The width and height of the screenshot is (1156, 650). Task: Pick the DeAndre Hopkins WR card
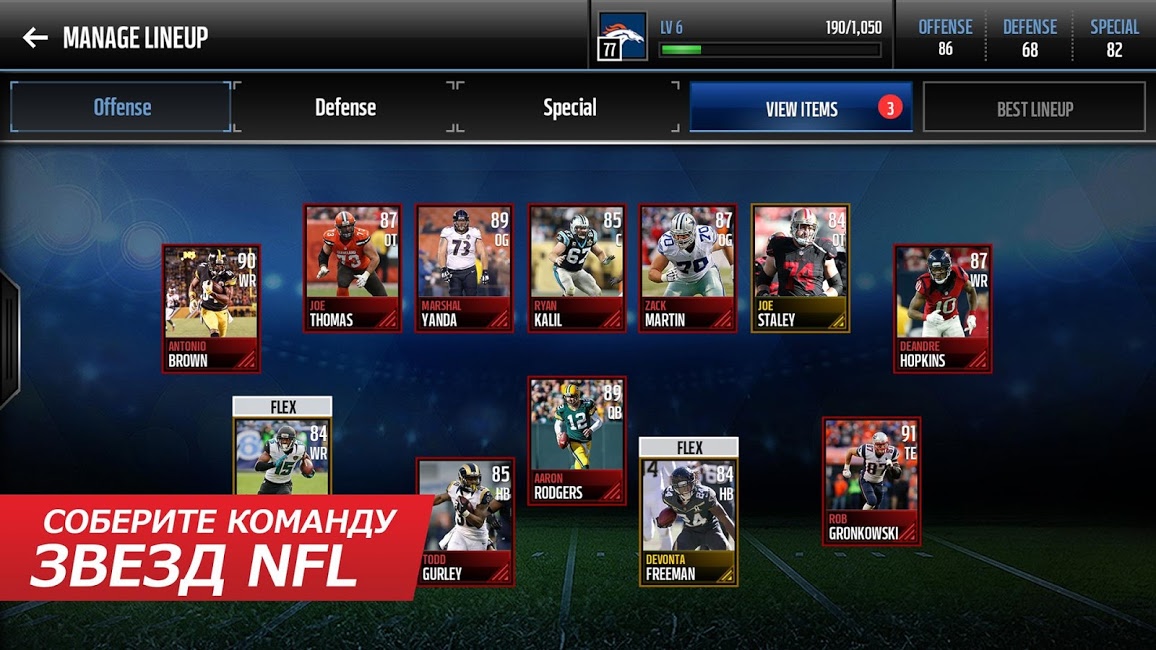click(x=942, y=308)
